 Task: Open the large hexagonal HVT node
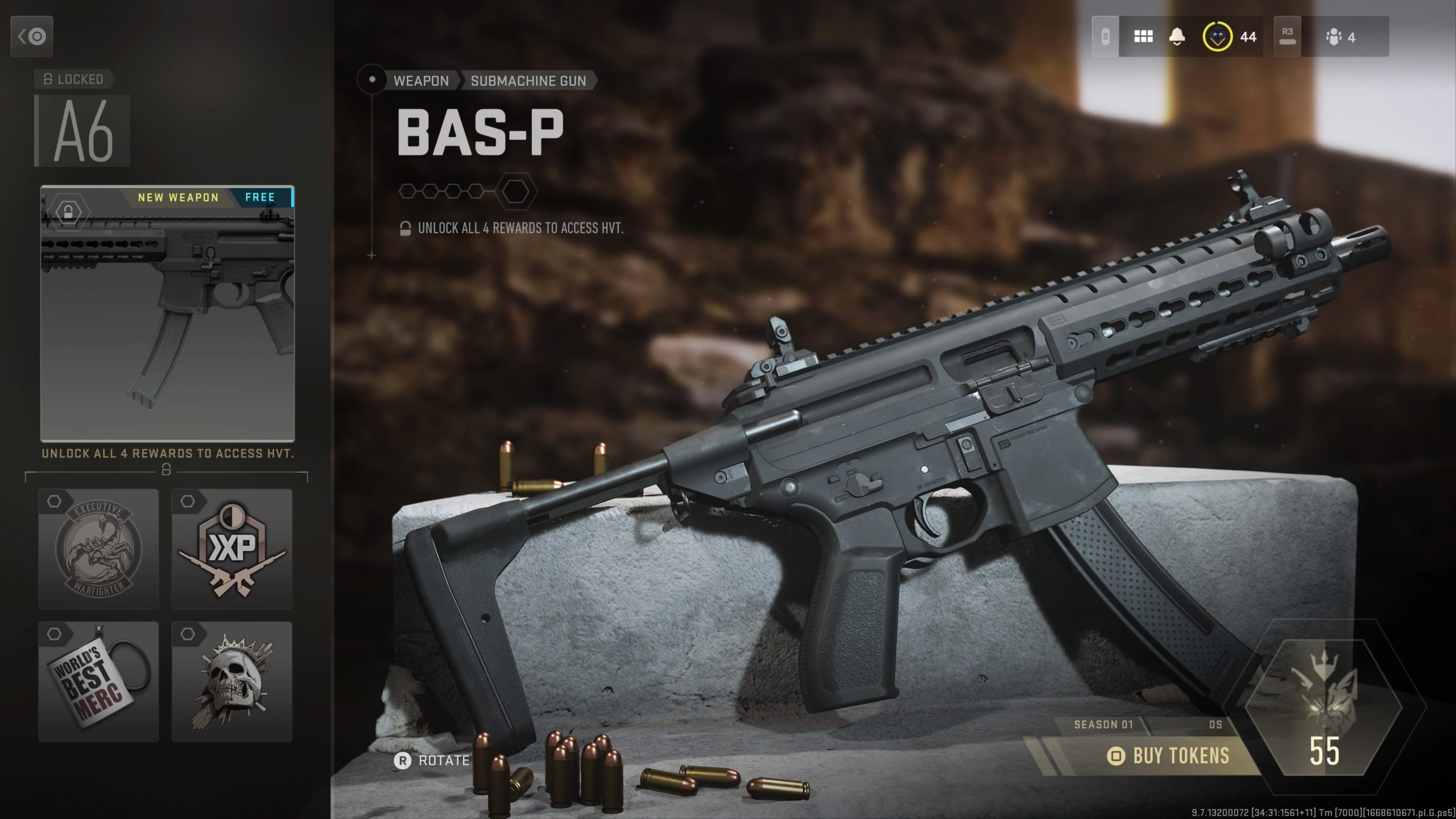(516, 191)
